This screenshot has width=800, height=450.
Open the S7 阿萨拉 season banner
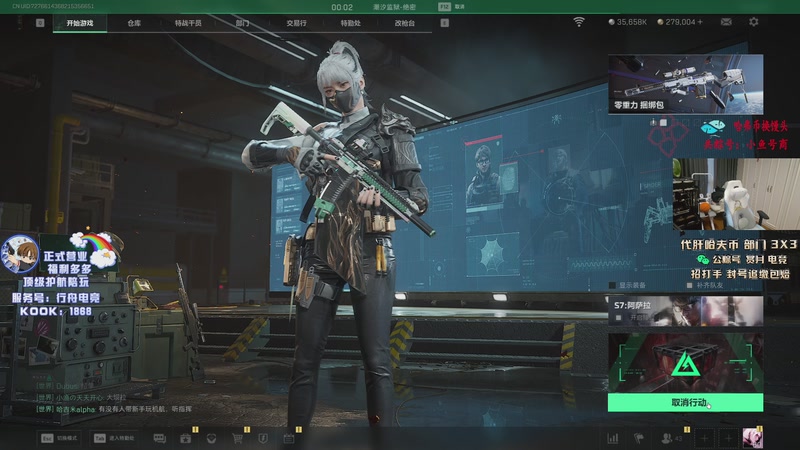pyautogui.click(x=685, y=310)
